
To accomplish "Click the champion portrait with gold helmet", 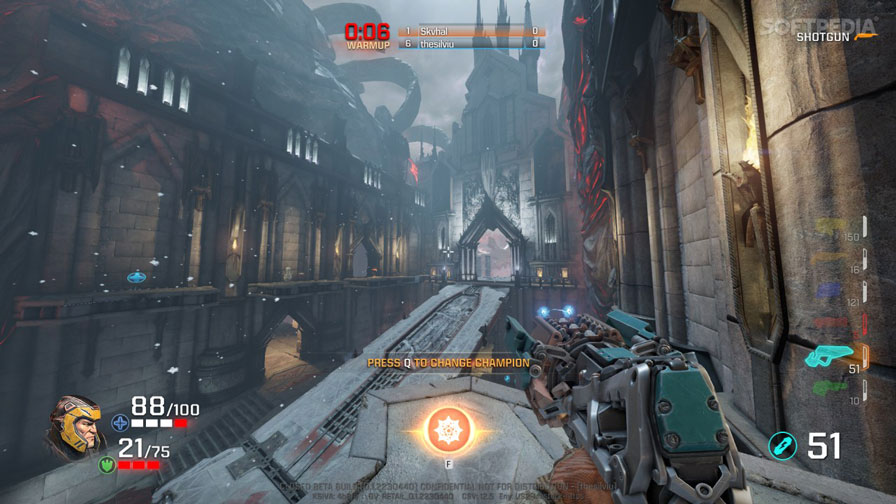I will [73, 427].
